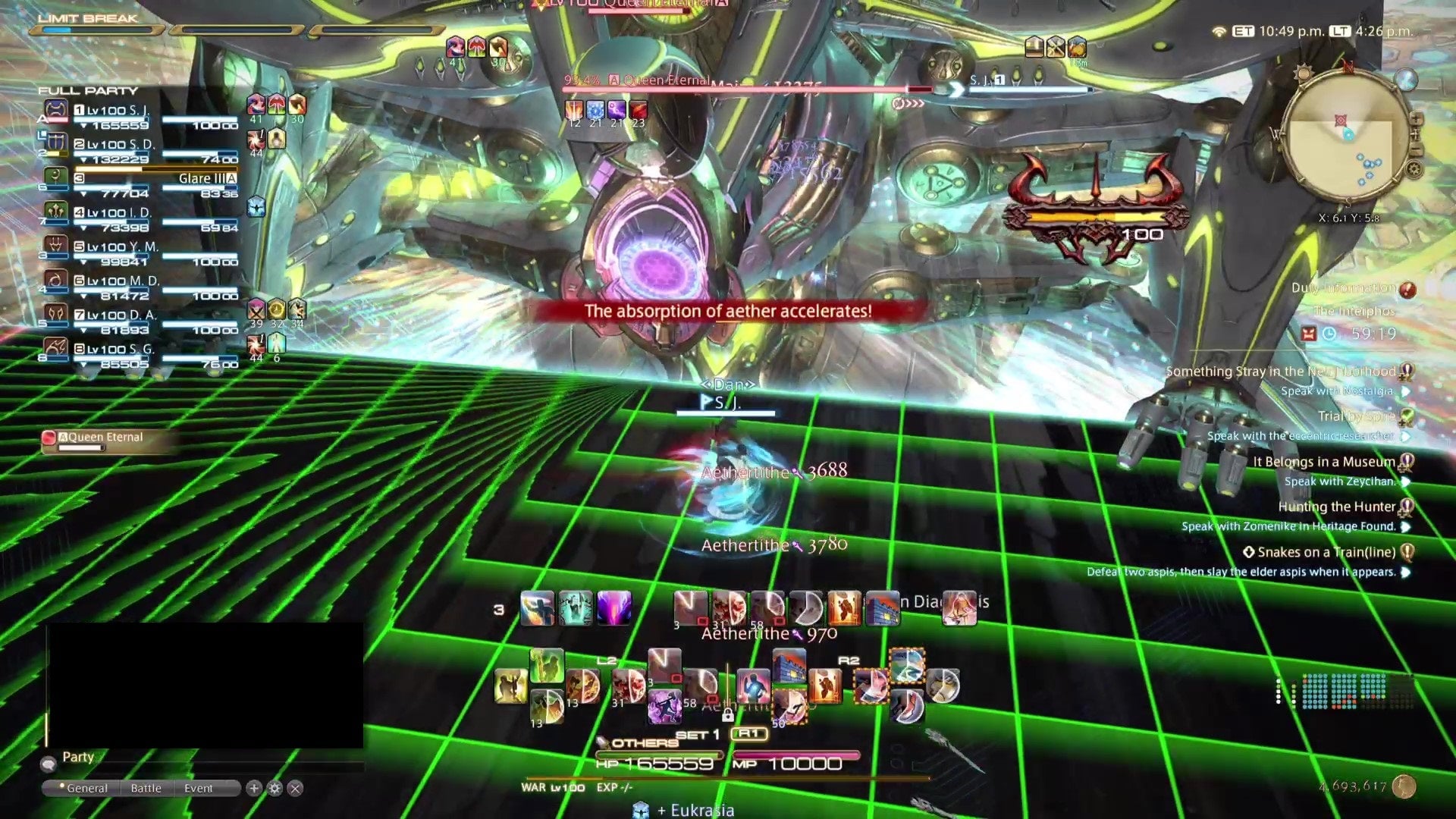
Task: Click the sun weather icon above the minimap
Action: tap(1304, 73)
